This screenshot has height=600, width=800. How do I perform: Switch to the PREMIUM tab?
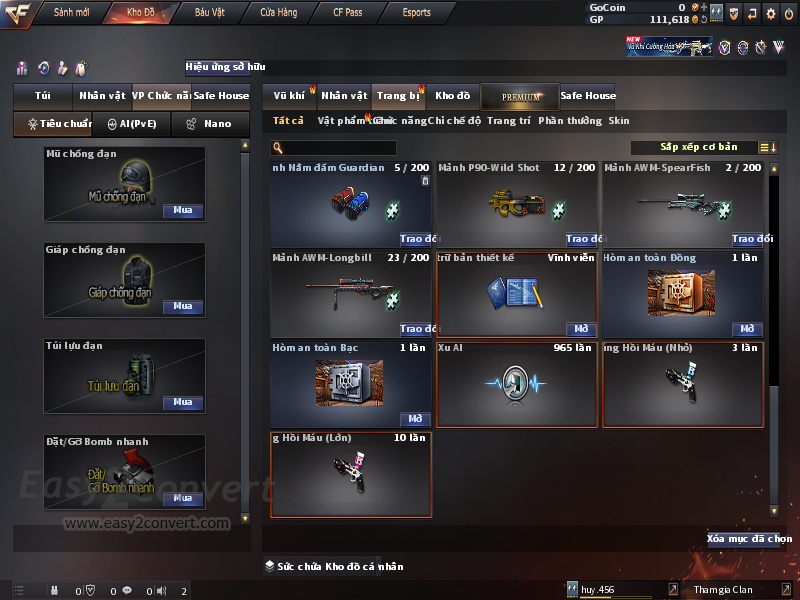point(520,96)
